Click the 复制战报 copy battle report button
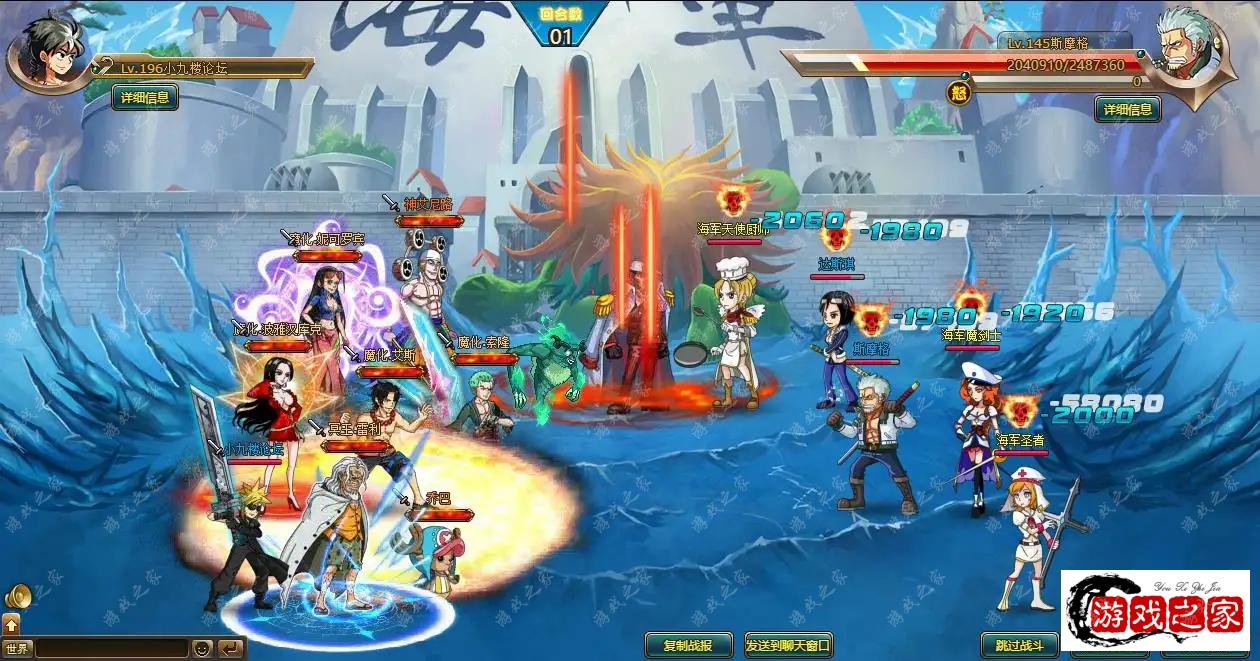The height and width of the screenshot is (661, 1260). pos(687,645)
